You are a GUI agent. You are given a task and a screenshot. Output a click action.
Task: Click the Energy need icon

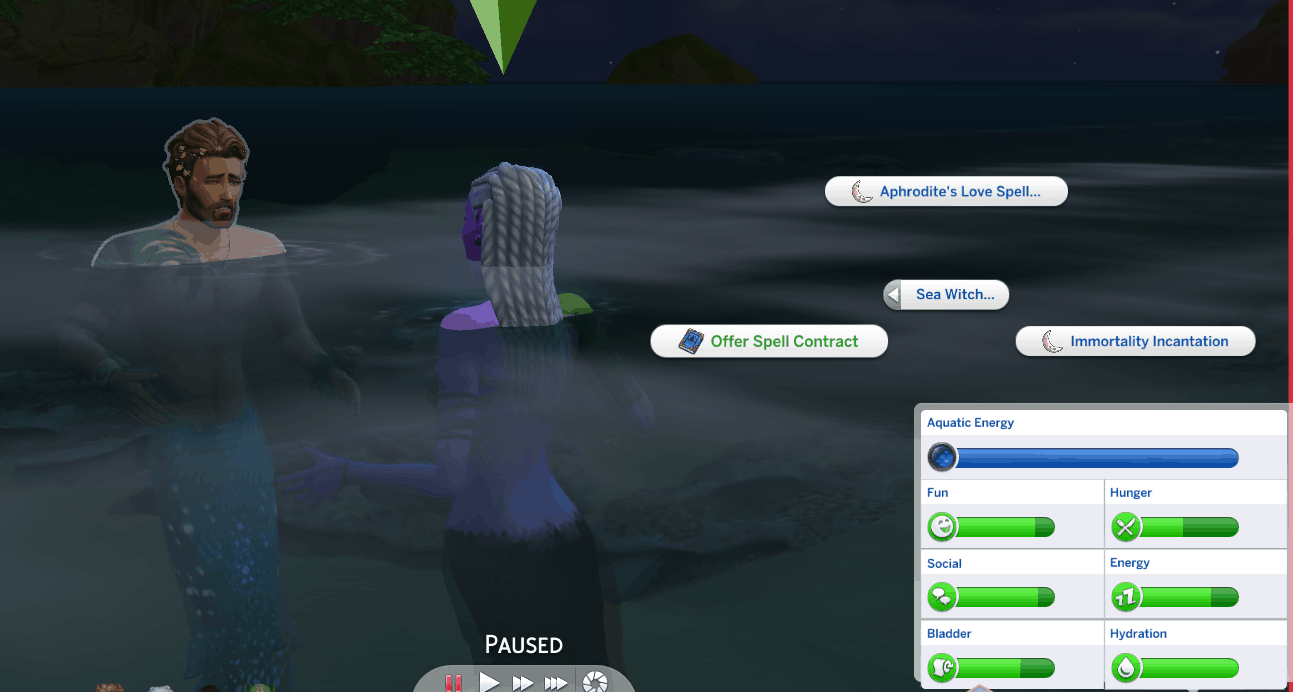[1125, 597]
